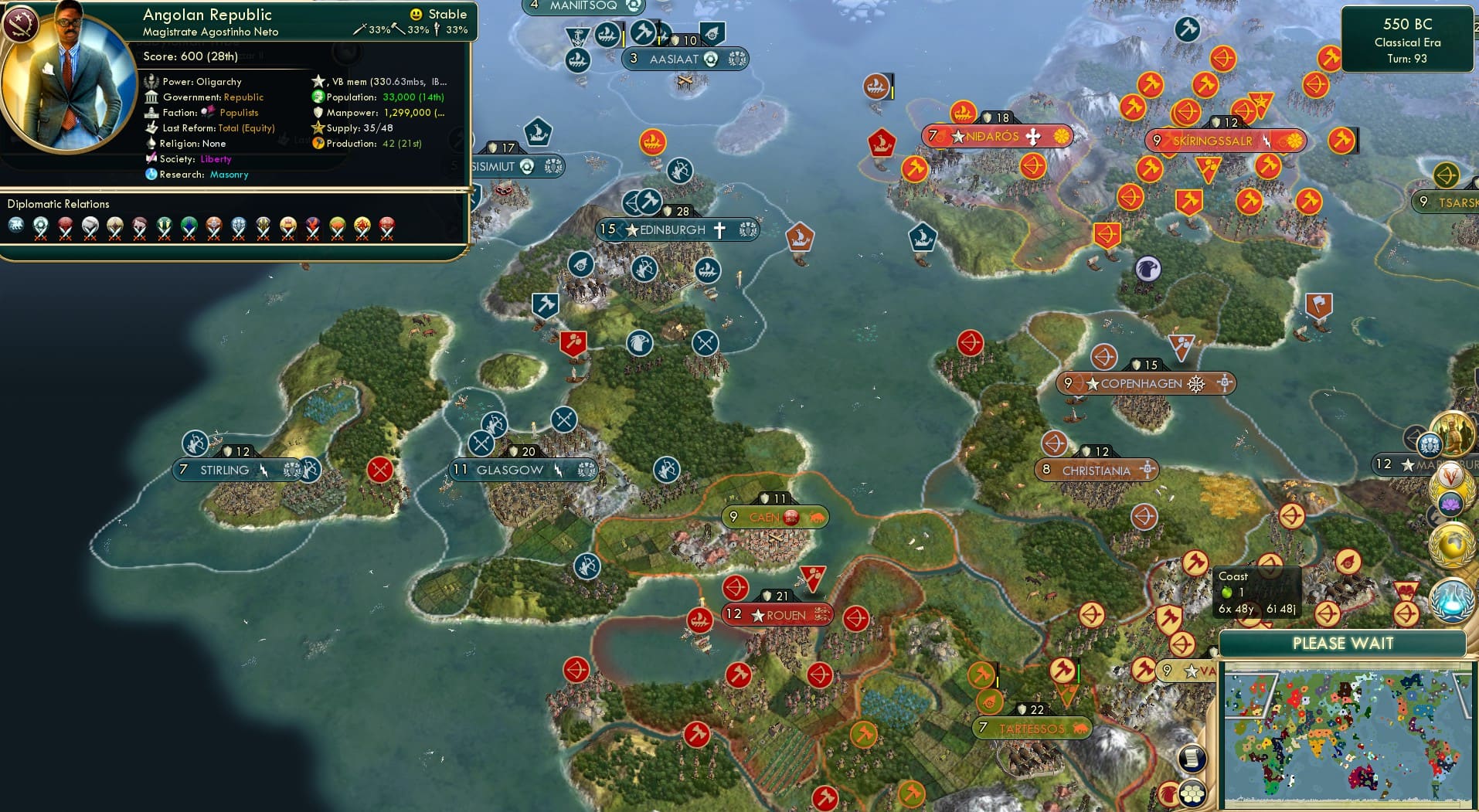Click the religion cross icon on Edinburgh's banner
Image resolution: width=1479 pixels, height=812 pixels.
719,229
